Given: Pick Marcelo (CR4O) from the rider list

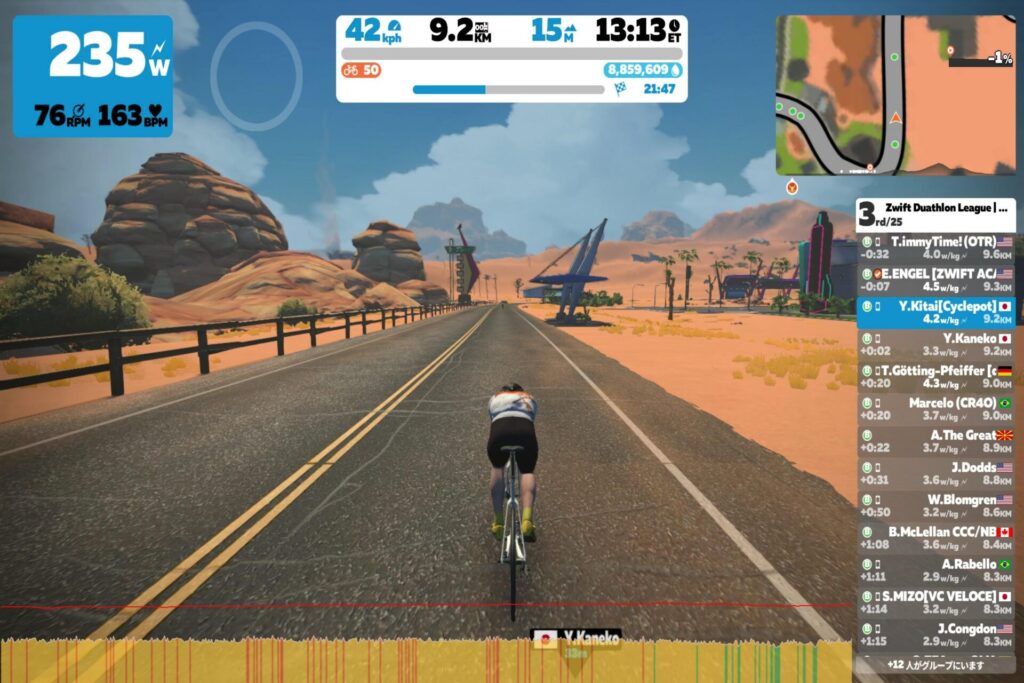Looking at the screenshot, I should (936, 408).
